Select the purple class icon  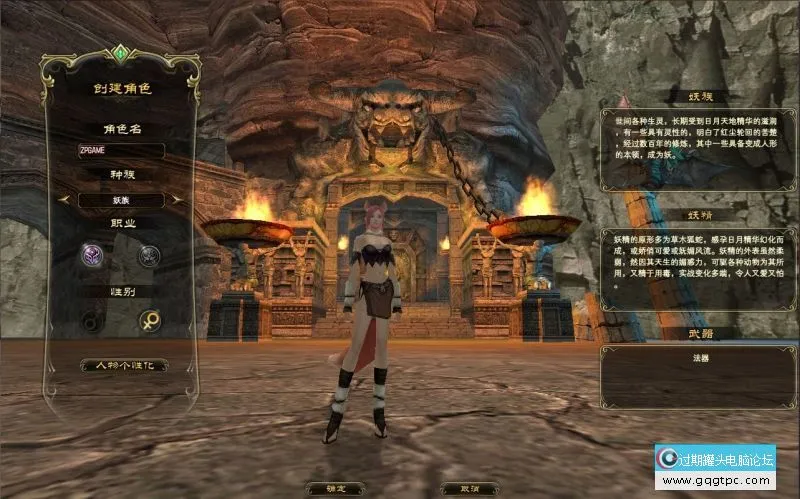pos(92,255)
